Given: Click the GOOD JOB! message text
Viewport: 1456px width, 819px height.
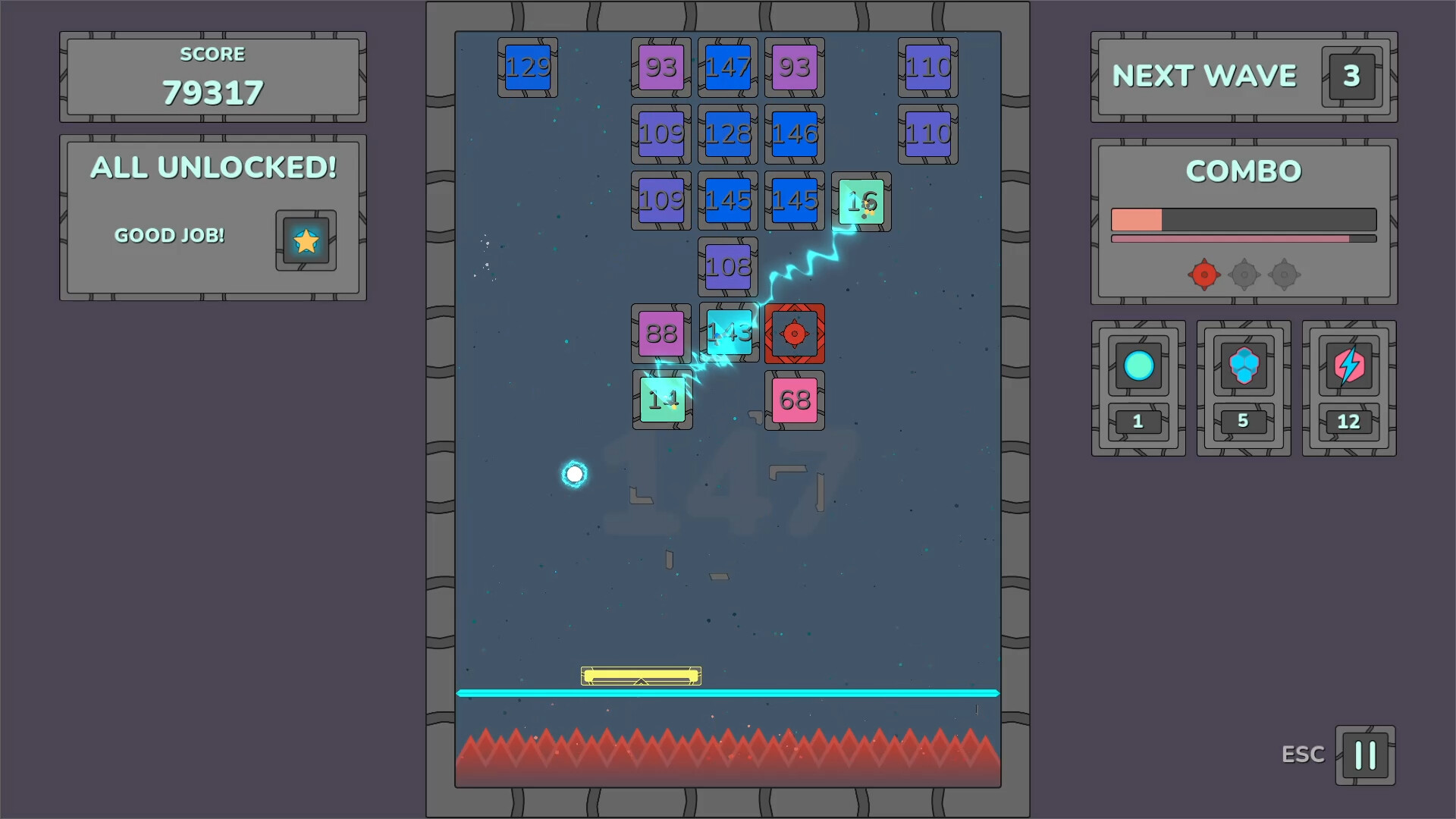Looking at the screenshot, I should click(170, 235).
